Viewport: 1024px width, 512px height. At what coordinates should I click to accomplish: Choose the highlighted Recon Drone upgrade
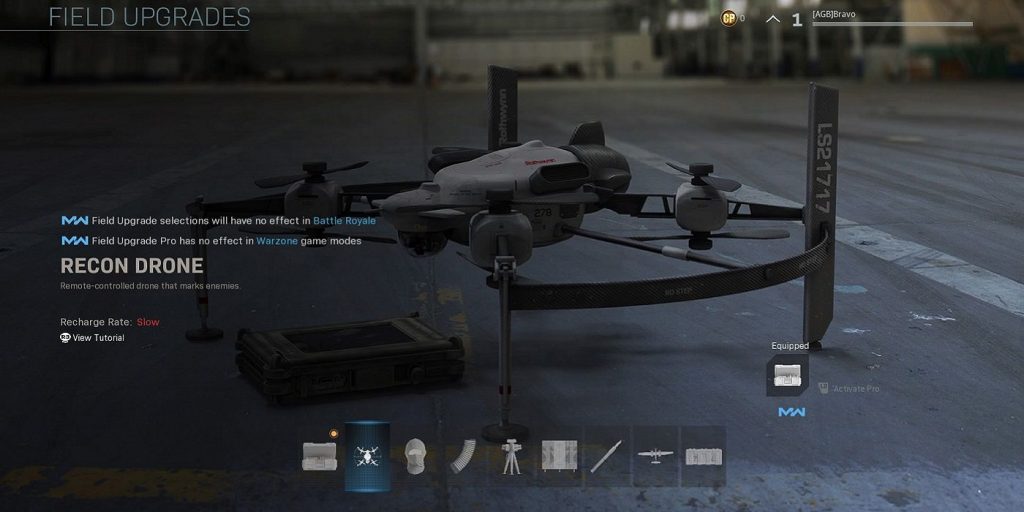point(367,457)
